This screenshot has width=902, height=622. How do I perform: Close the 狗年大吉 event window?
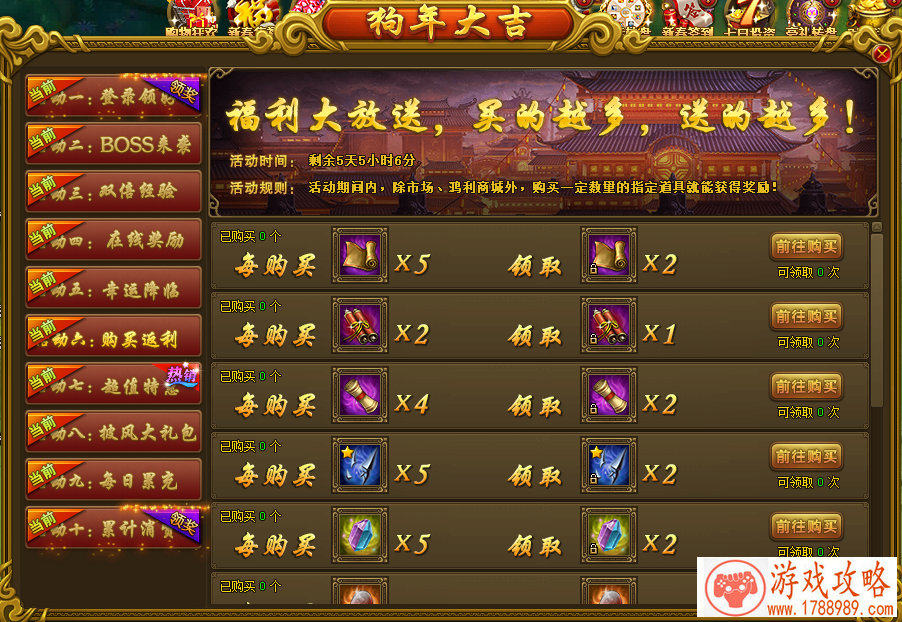881,54
